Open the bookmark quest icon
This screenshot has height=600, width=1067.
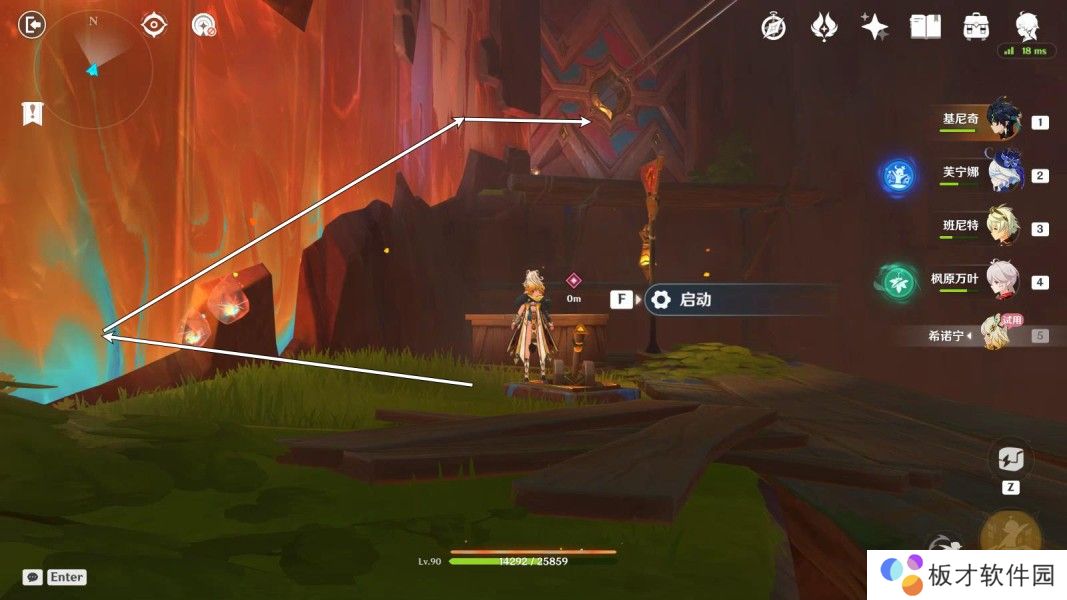coord(32,113)
